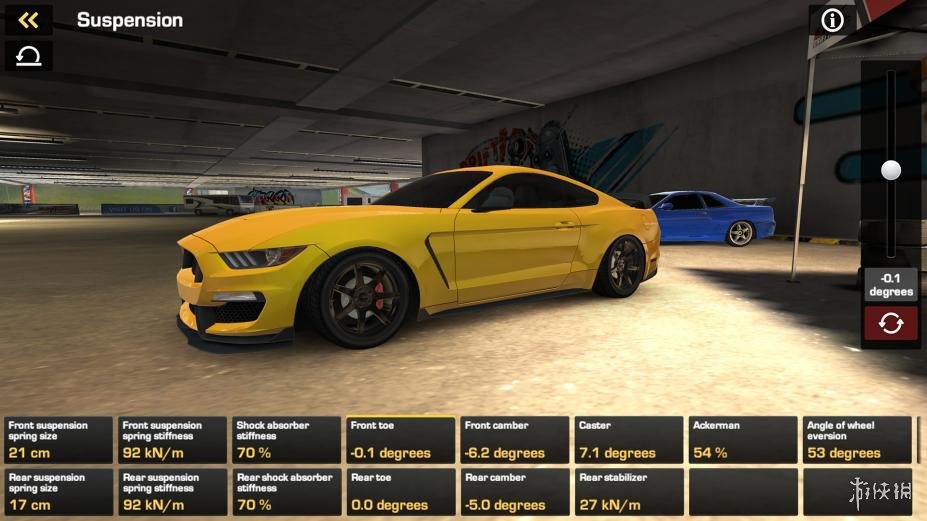Image resolution: width=927 pixels, height=521 pixels.
Task: Choose Rear suspension spring stiffness tile
Action: pyautogui.click(x=173, y=492)
